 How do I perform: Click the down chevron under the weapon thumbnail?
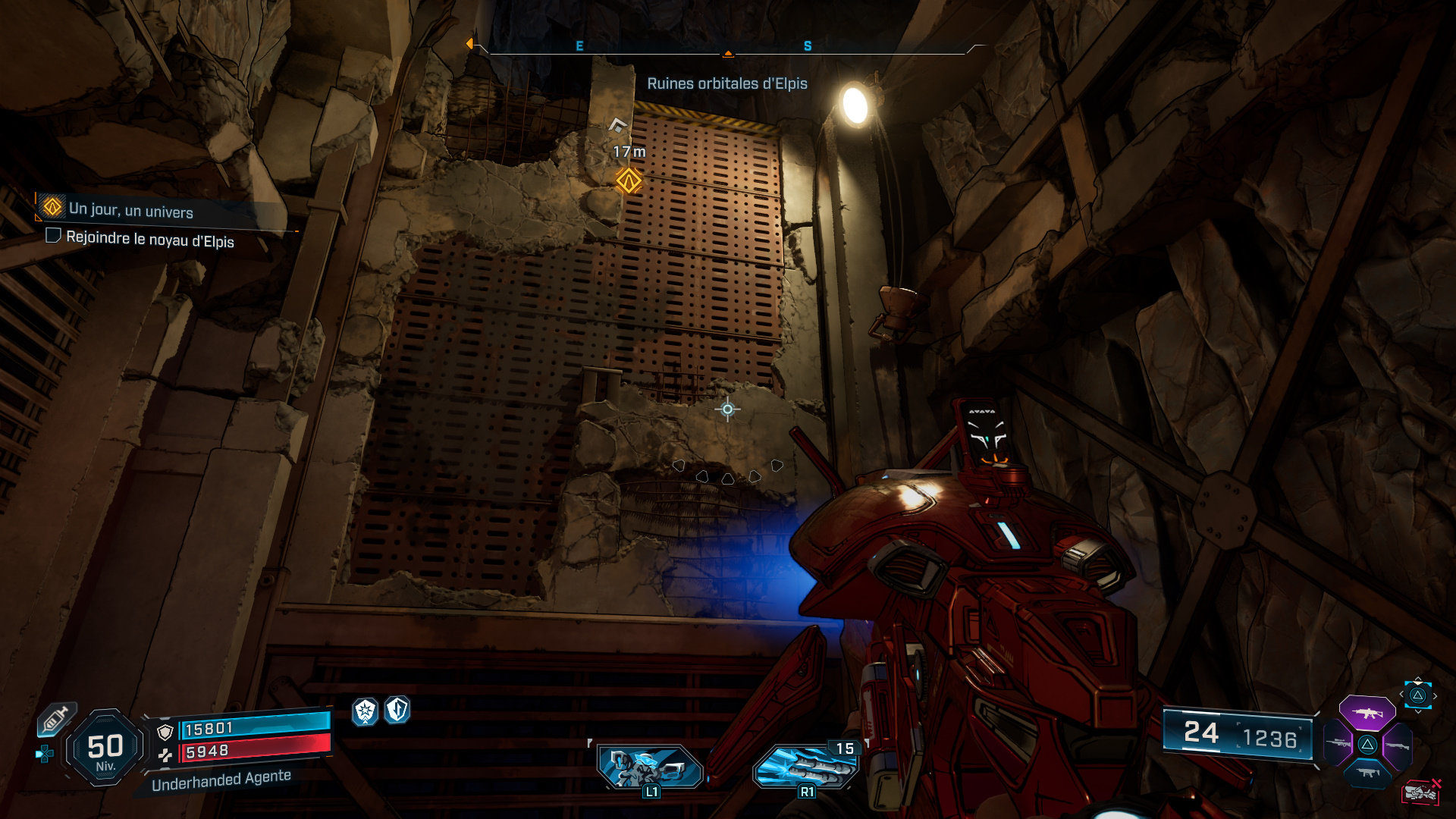click(x=1418, y=711)
